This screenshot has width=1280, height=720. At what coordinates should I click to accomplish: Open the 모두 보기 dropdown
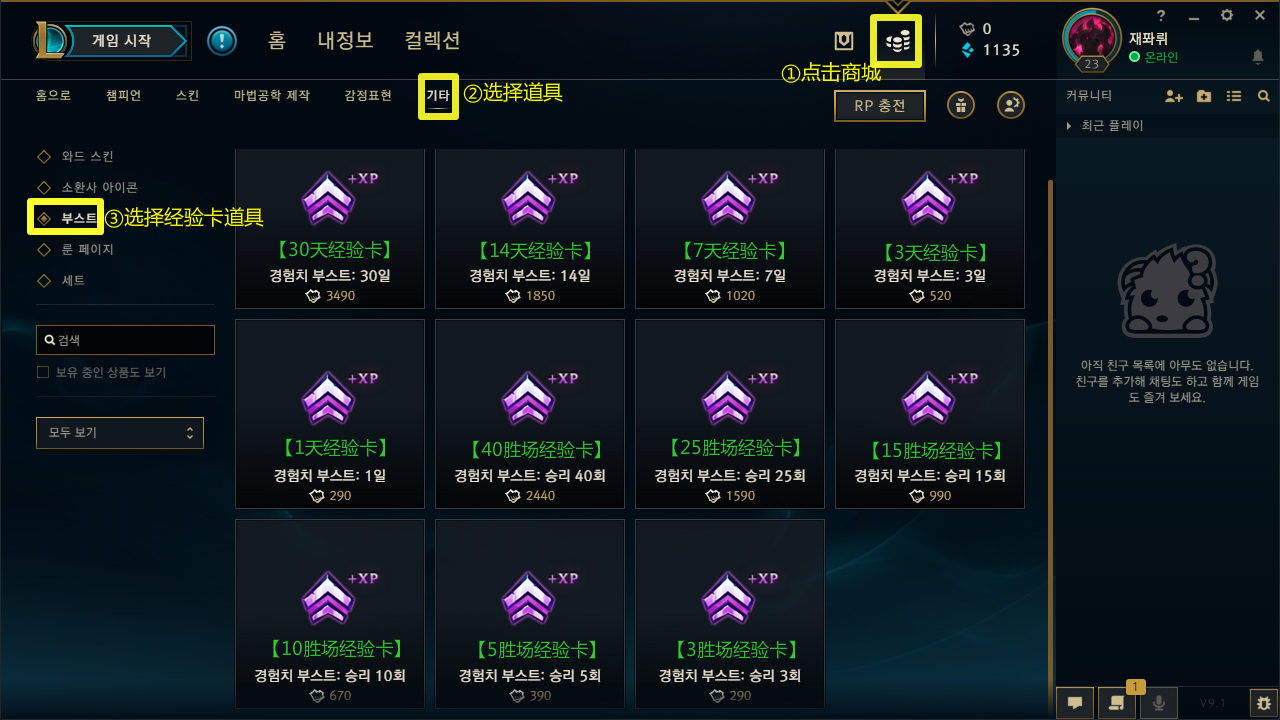(119, 433)
